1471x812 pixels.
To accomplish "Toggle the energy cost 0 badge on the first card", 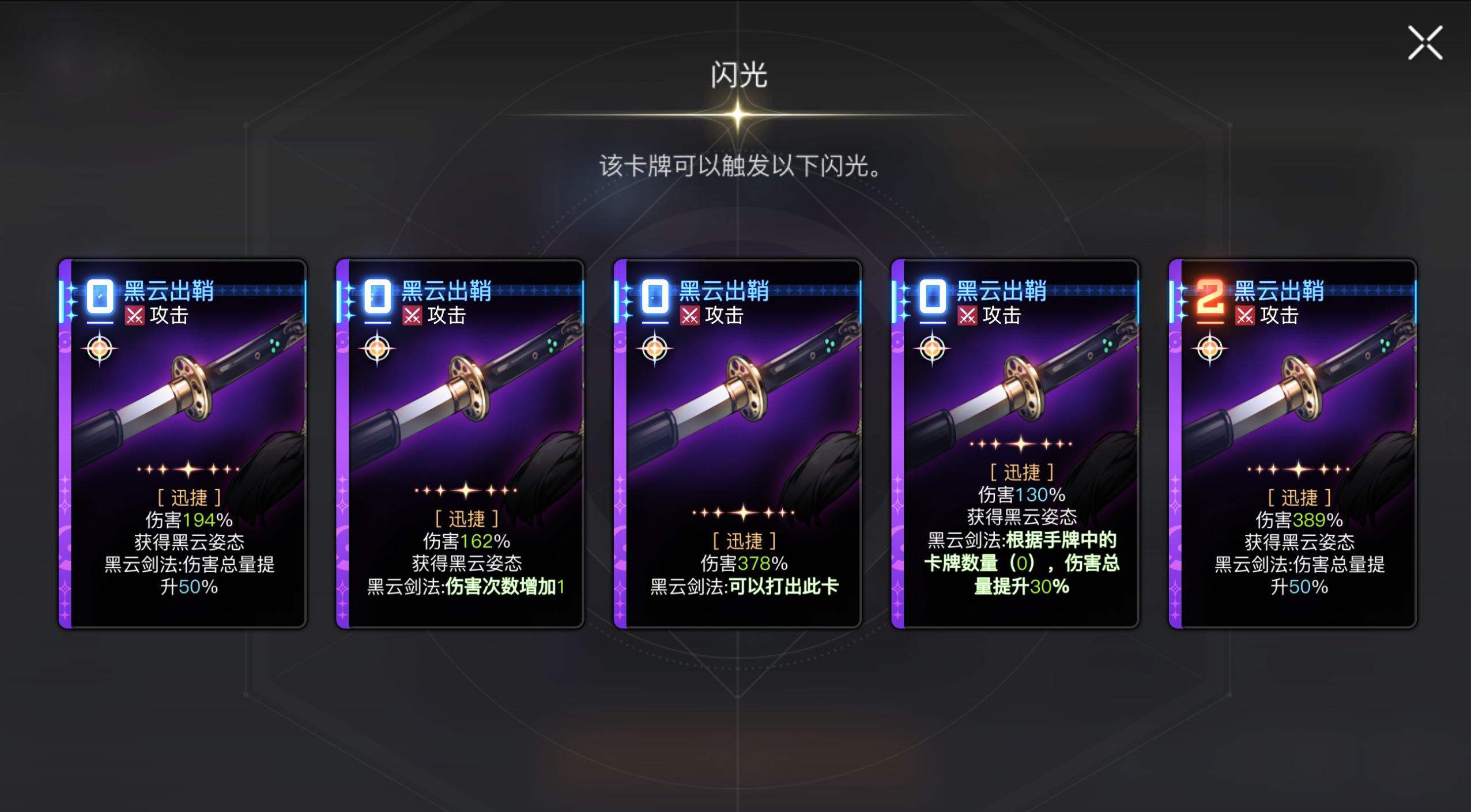I will click(x=99, y=296).
